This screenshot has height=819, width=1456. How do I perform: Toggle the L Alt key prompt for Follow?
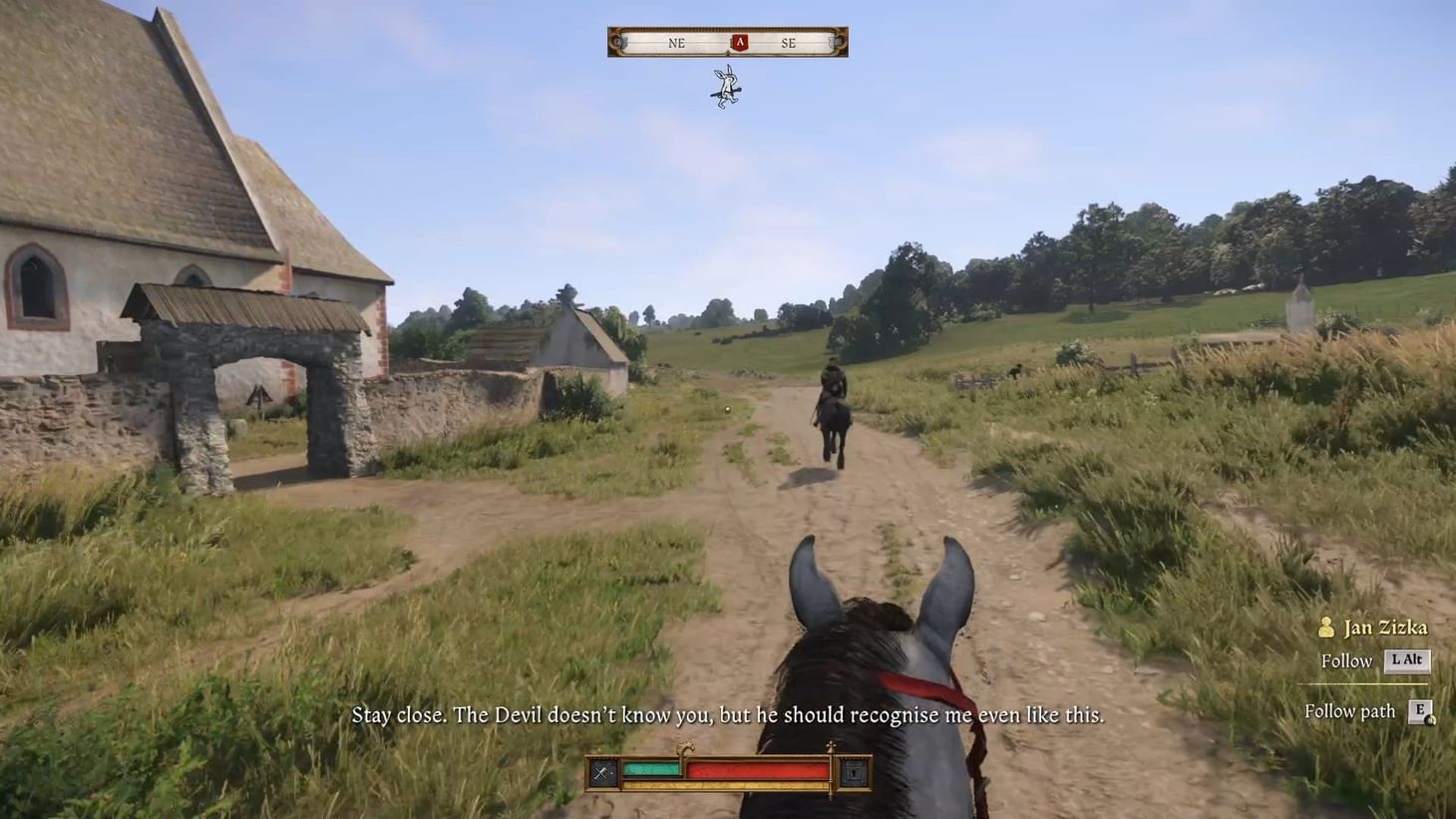pos(1407,661)
